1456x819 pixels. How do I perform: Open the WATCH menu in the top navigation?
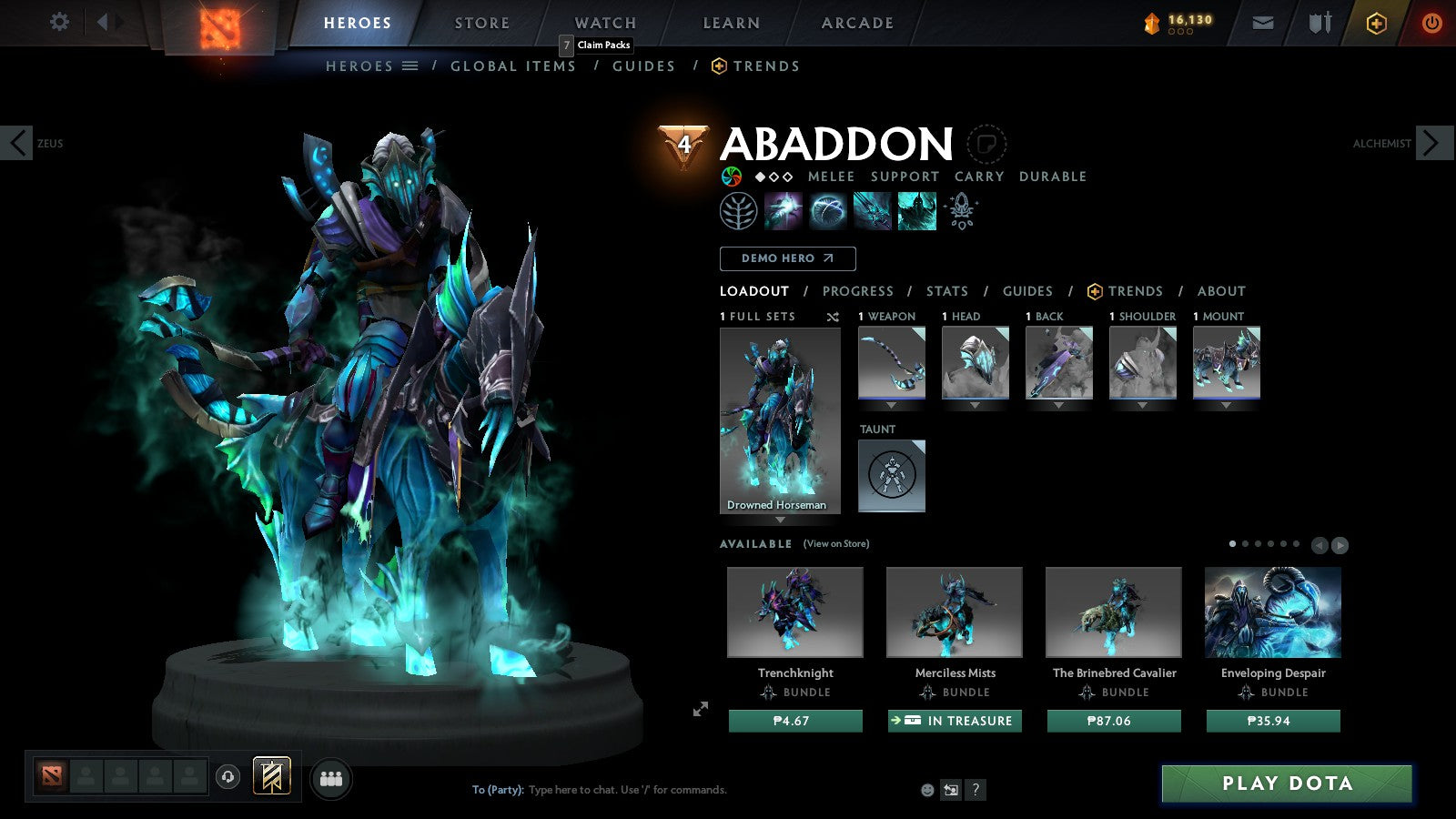coord(603,23)
